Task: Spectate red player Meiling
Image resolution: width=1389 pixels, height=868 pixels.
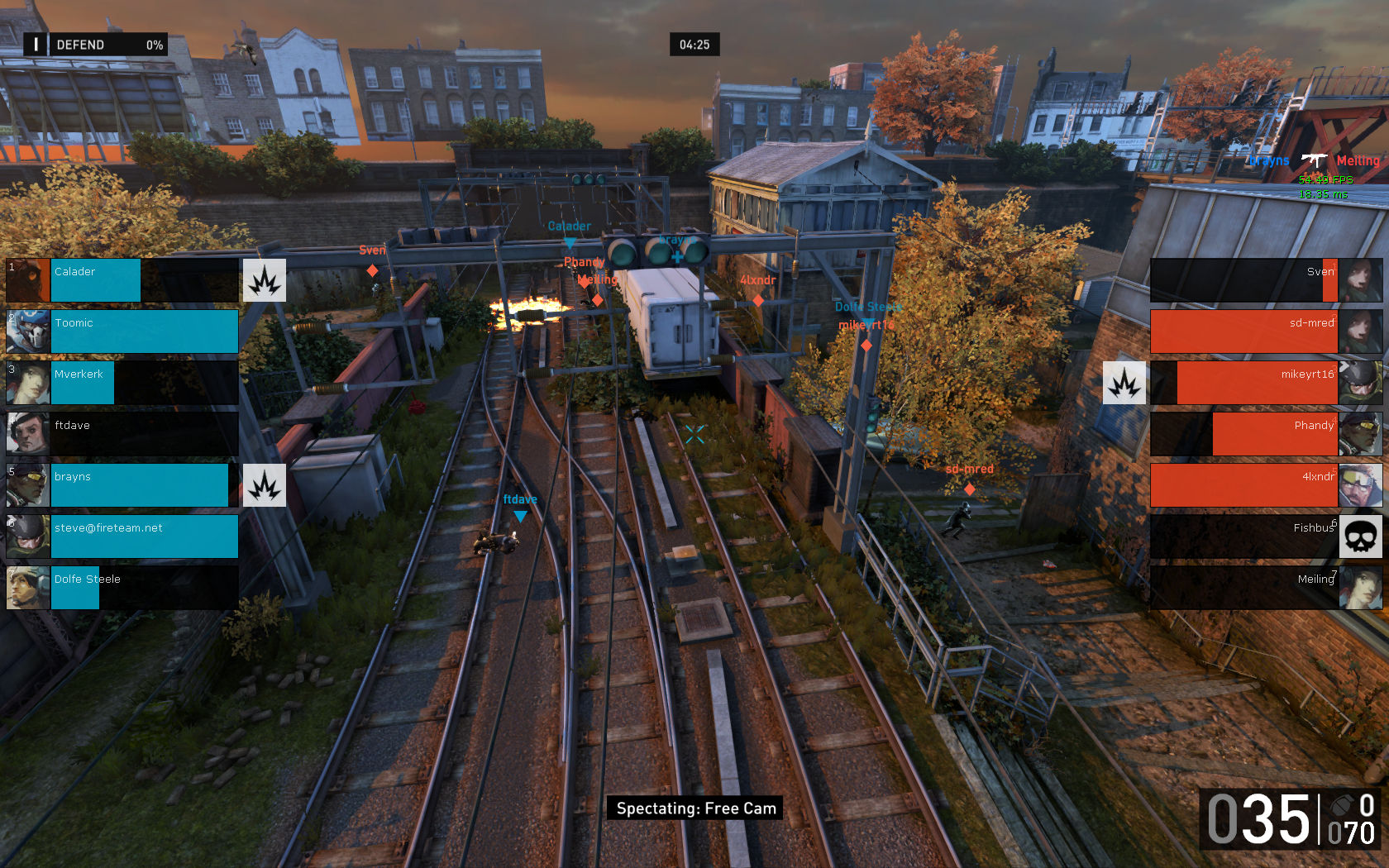Action: pyautogui.click(x=1265, y=588)
